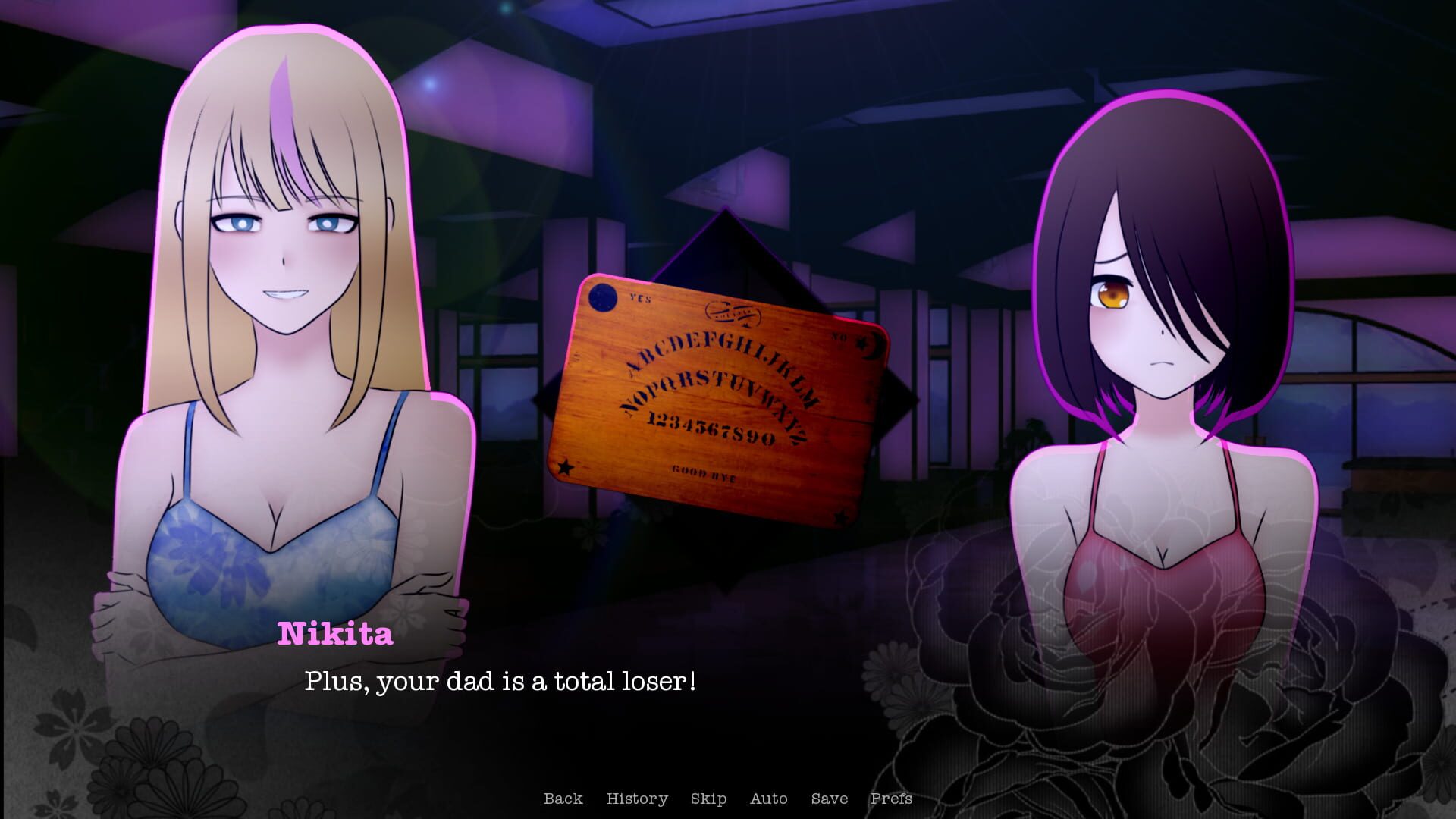
Task: Open the Prefs screen
Action: [892, 799]
